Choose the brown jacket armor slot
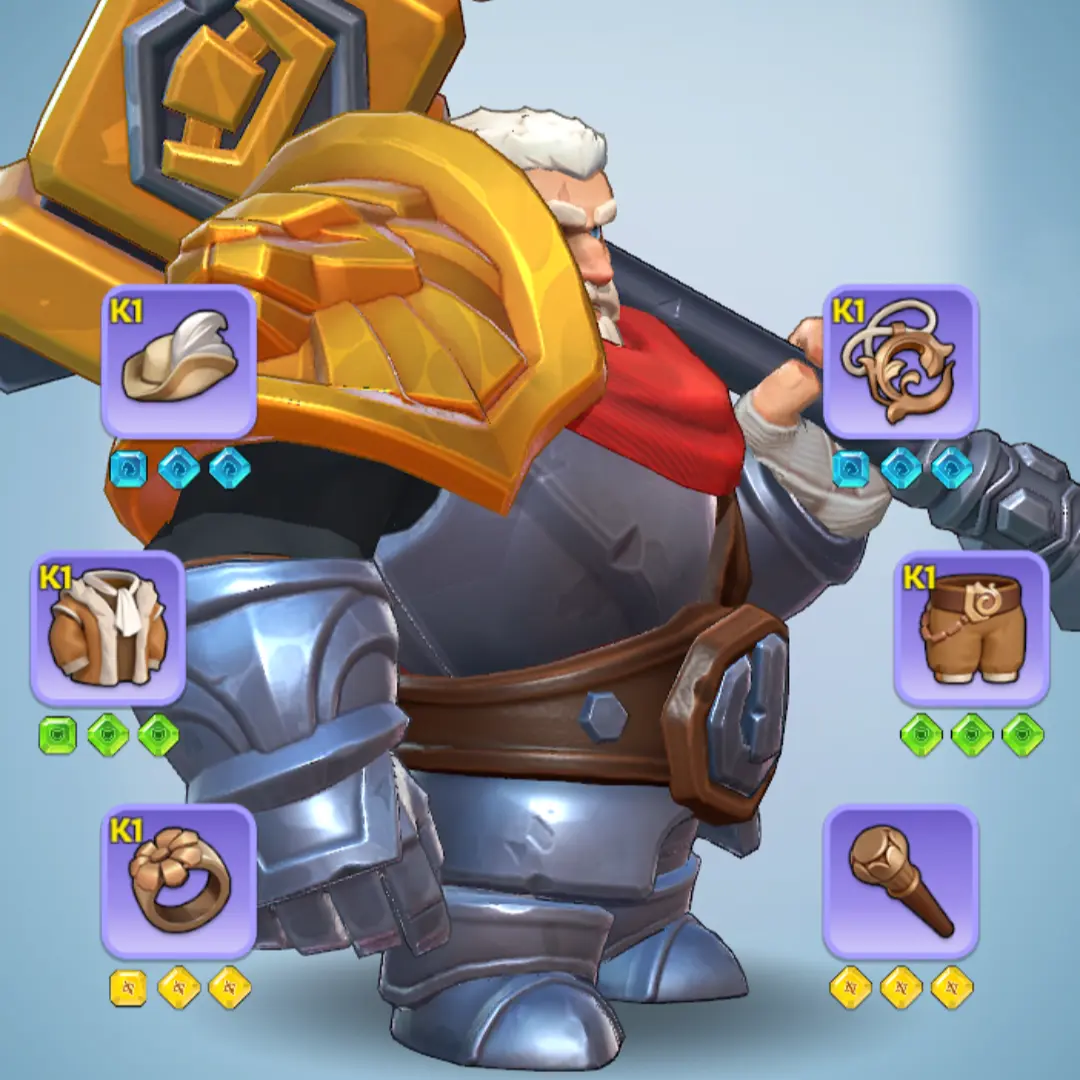This screenshot has height=1080, width=1080. (x=108, y=628)
